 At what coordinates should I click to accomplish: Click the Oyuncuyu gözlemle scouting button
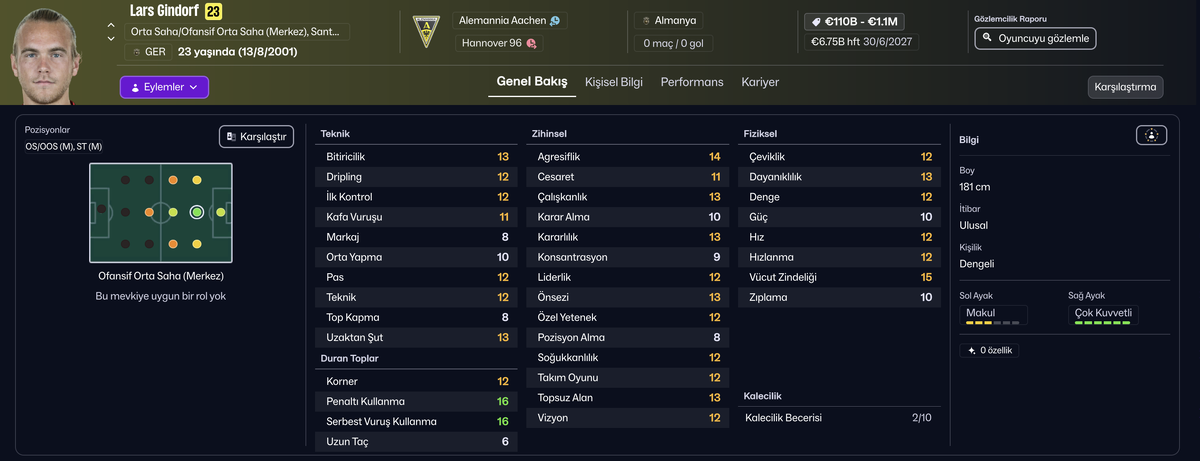point(1035,38)
